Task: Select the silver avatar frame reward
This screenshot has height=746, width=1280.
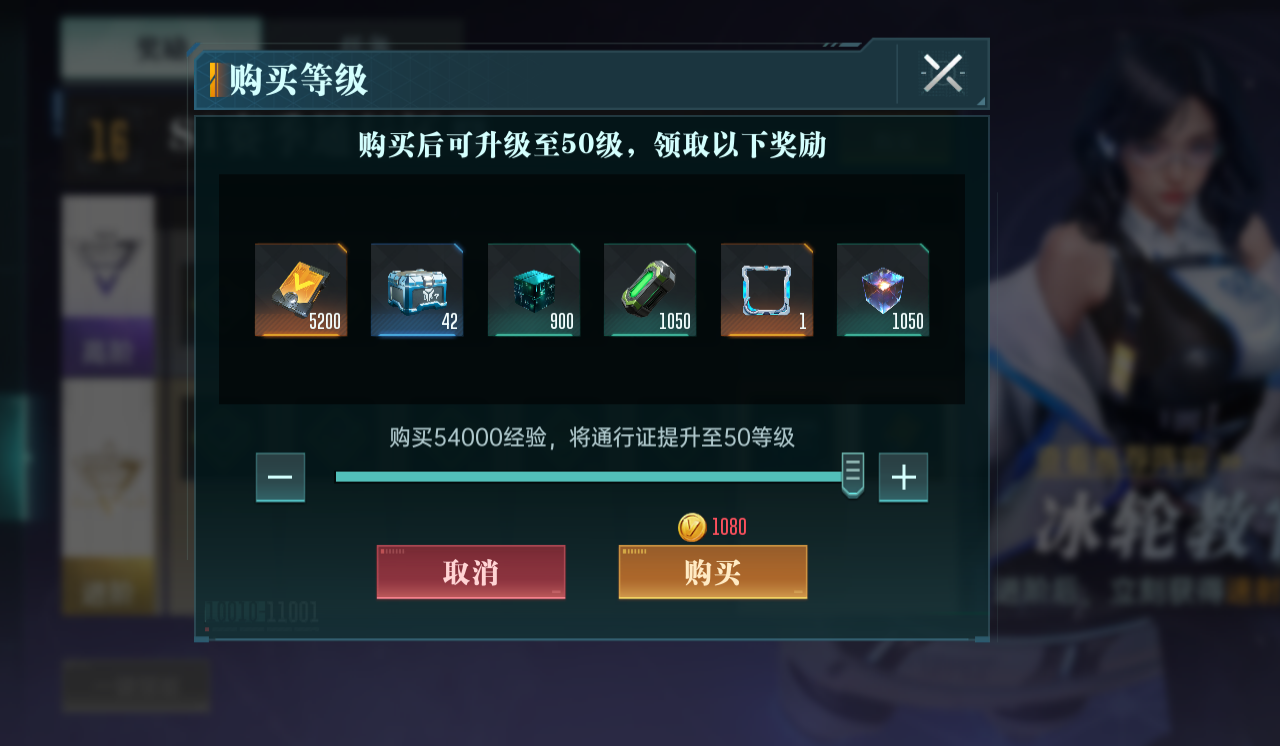Action: pos(766,289)
